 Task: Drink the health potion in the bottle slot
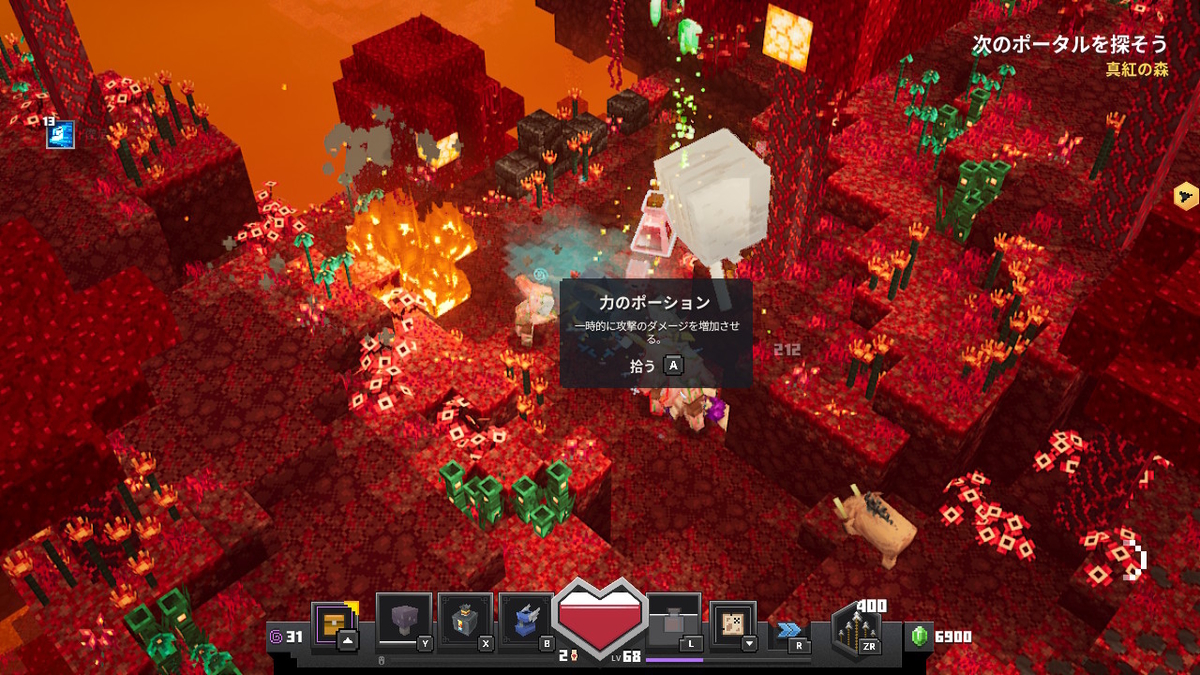[x=673, y=622]
